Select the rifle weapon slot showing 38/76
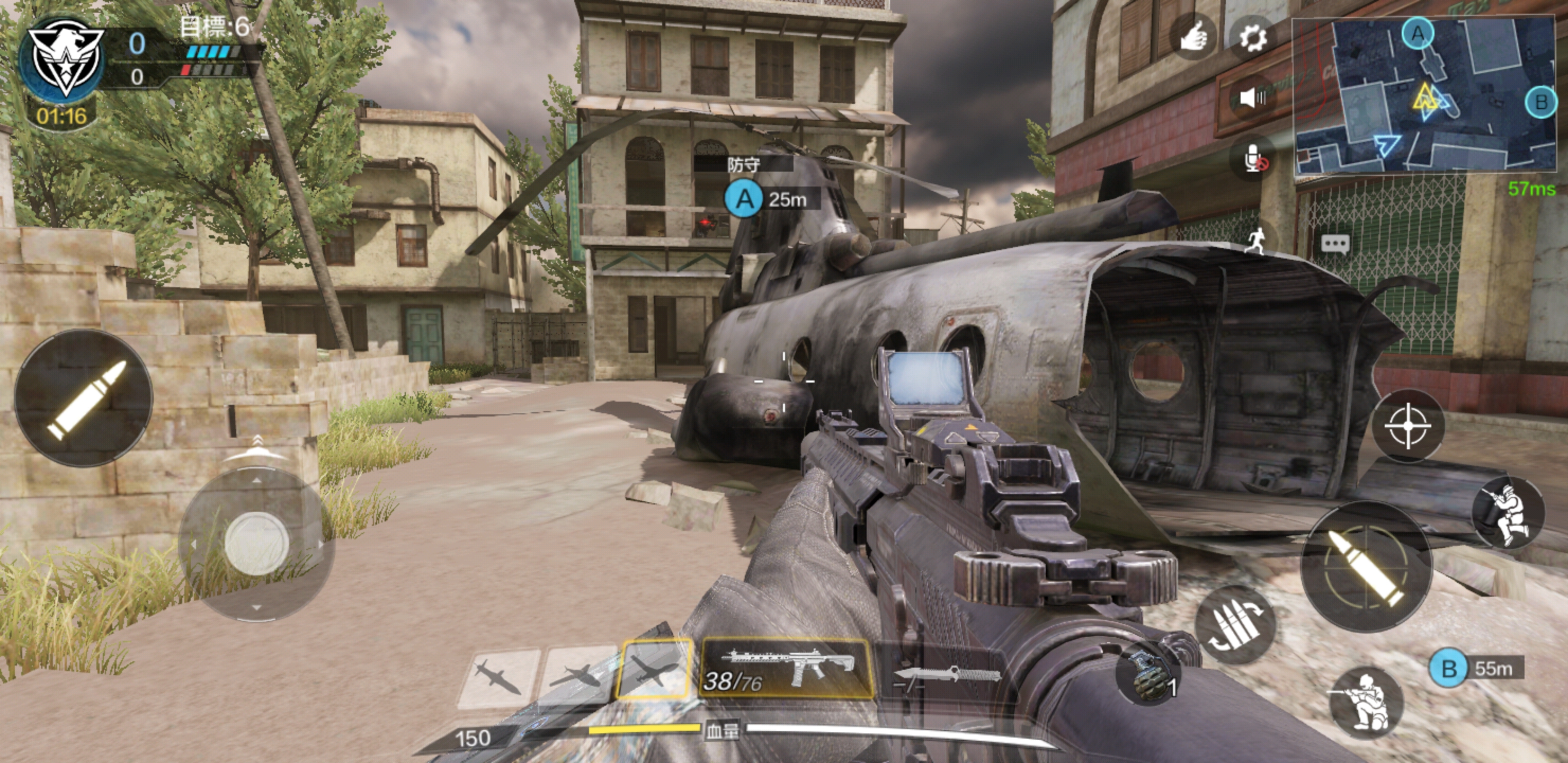This screenshot has width=1568, height=763. coord(787,669)
